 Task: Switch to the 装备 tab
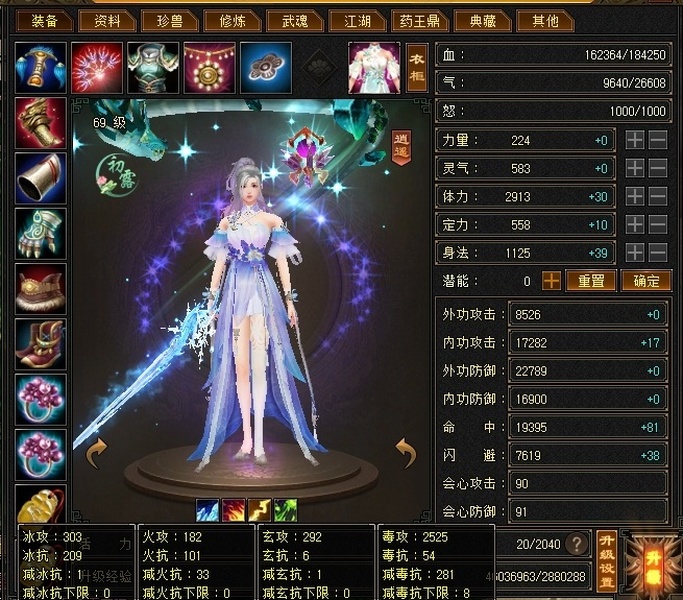point(44,20)
